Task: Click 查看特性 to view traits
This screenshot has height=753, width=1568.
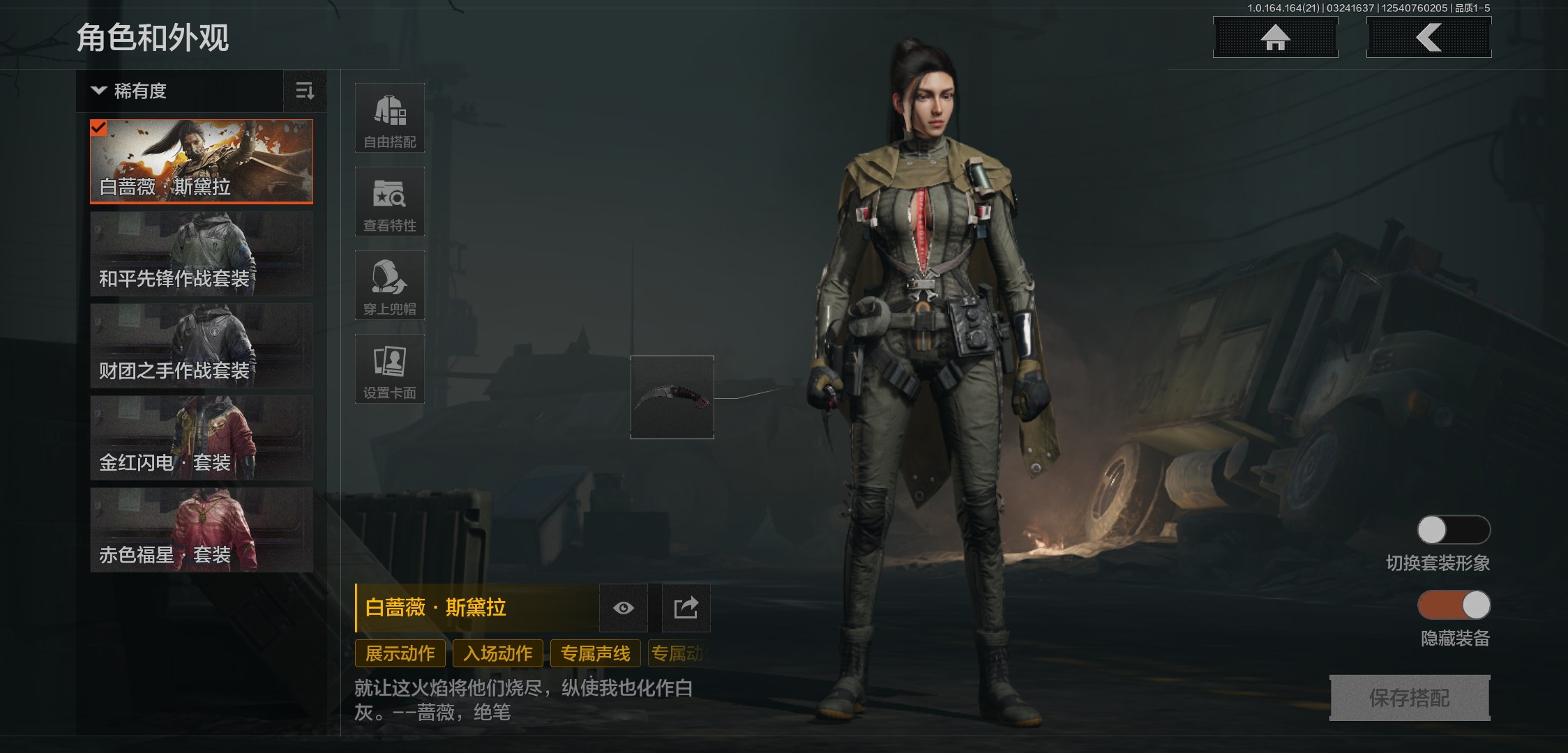Action: click(x=390, y=201)
